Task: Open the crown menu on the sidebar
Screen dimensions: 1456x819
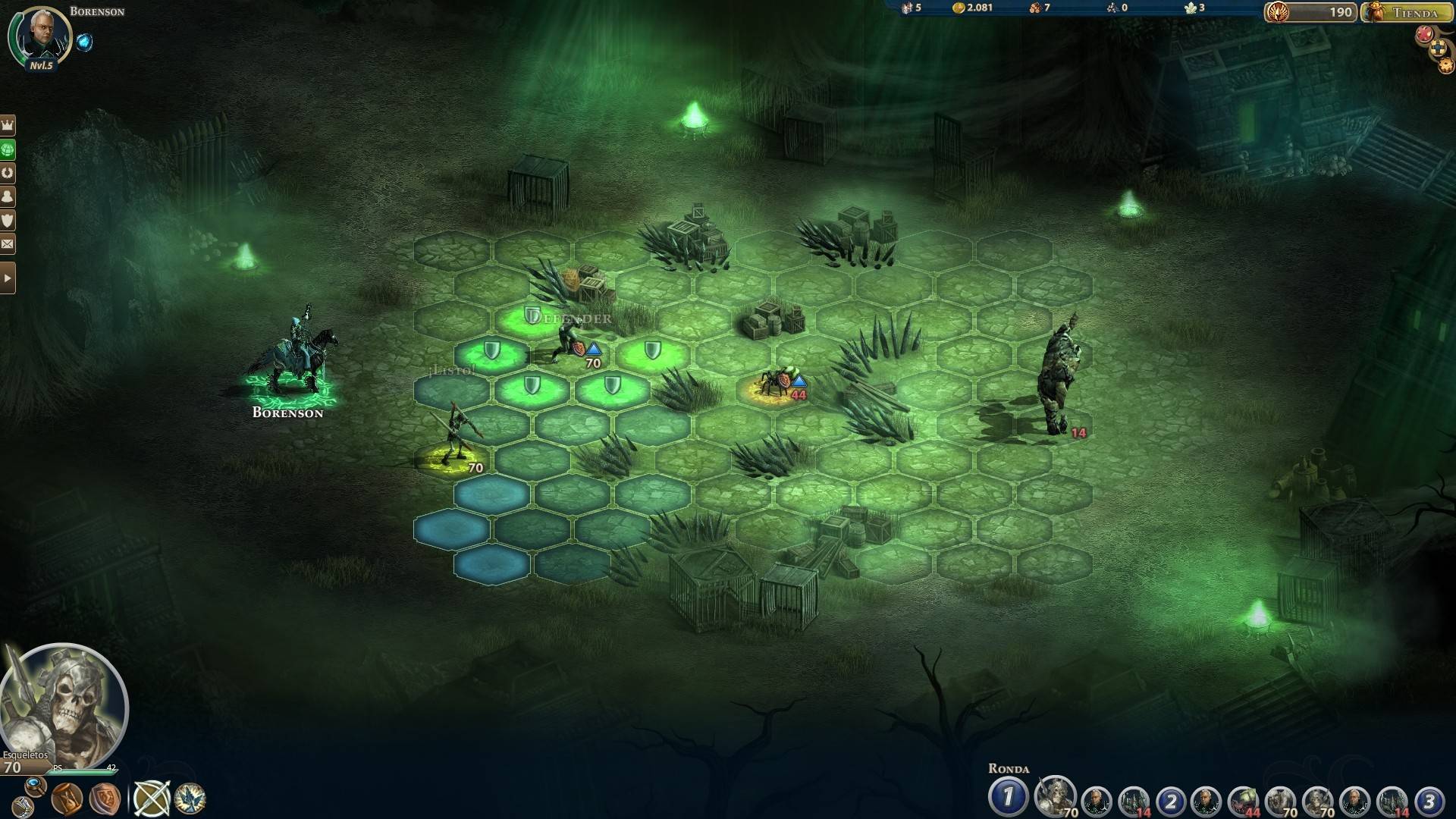Action: click(x=8, y=124)
